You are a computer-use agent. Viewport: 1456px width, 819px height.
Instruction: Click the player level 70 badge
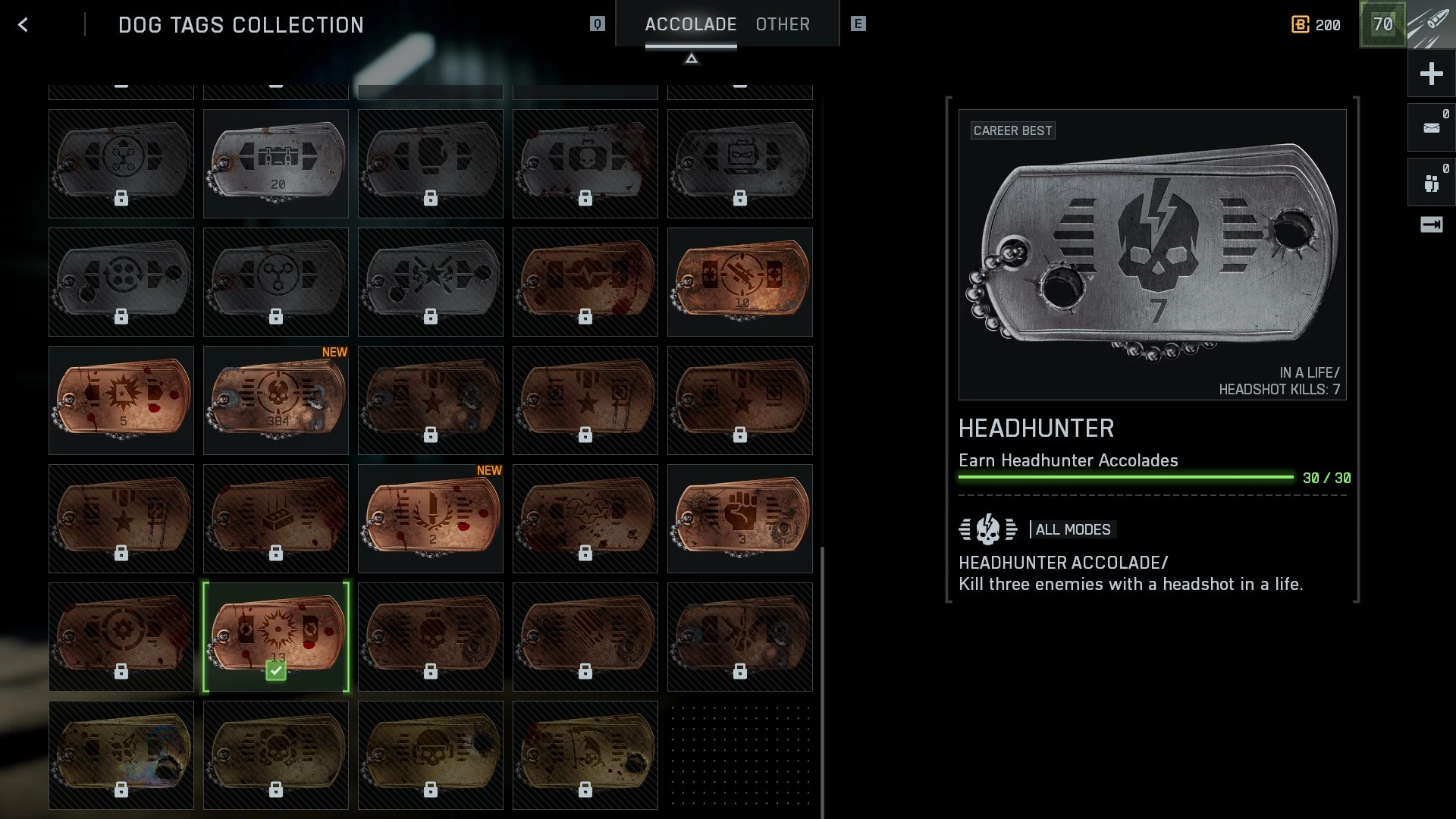click(x=1382, y=25)
